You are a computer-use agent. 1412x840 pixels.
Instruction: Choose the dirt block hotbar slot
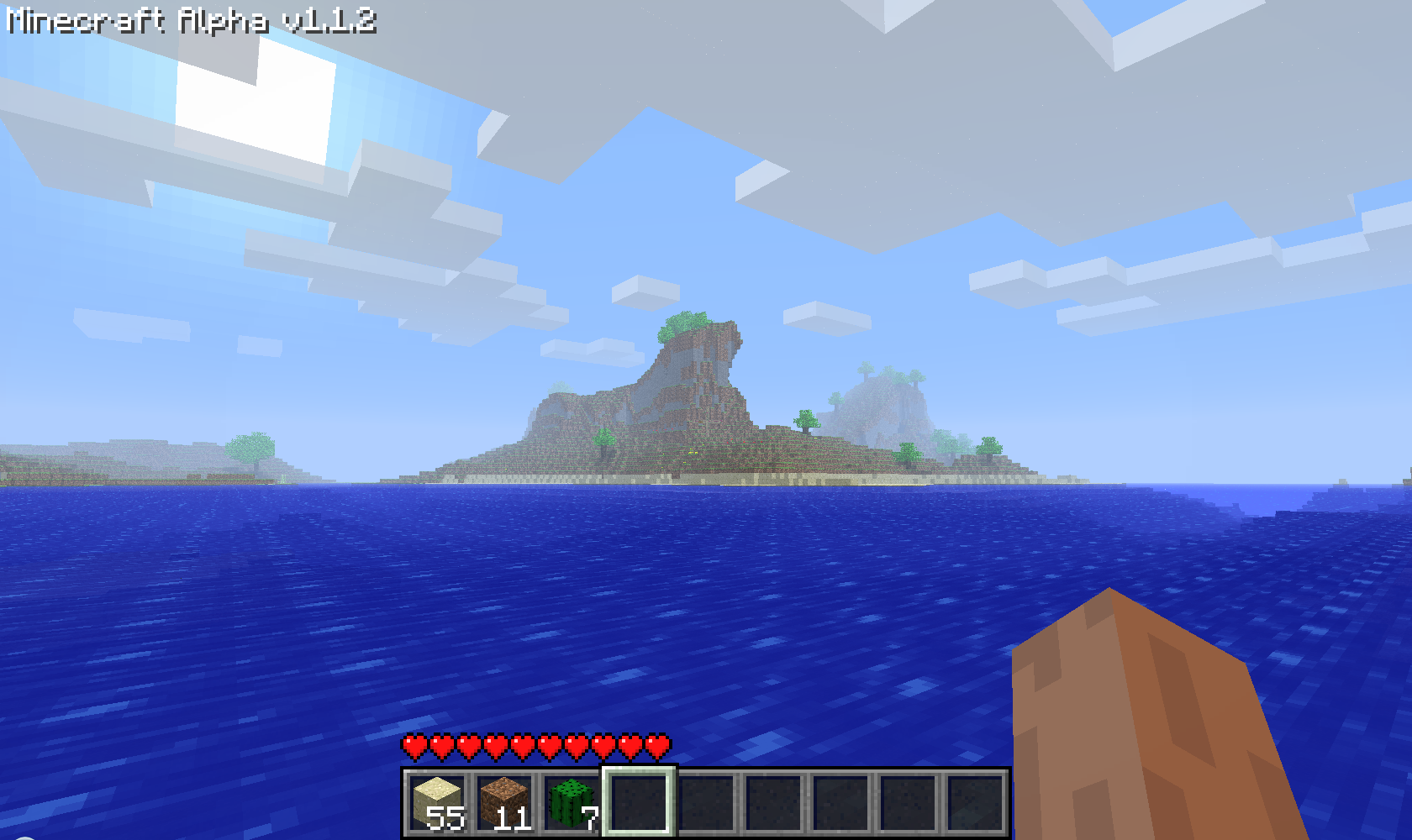tap(504, 802)
